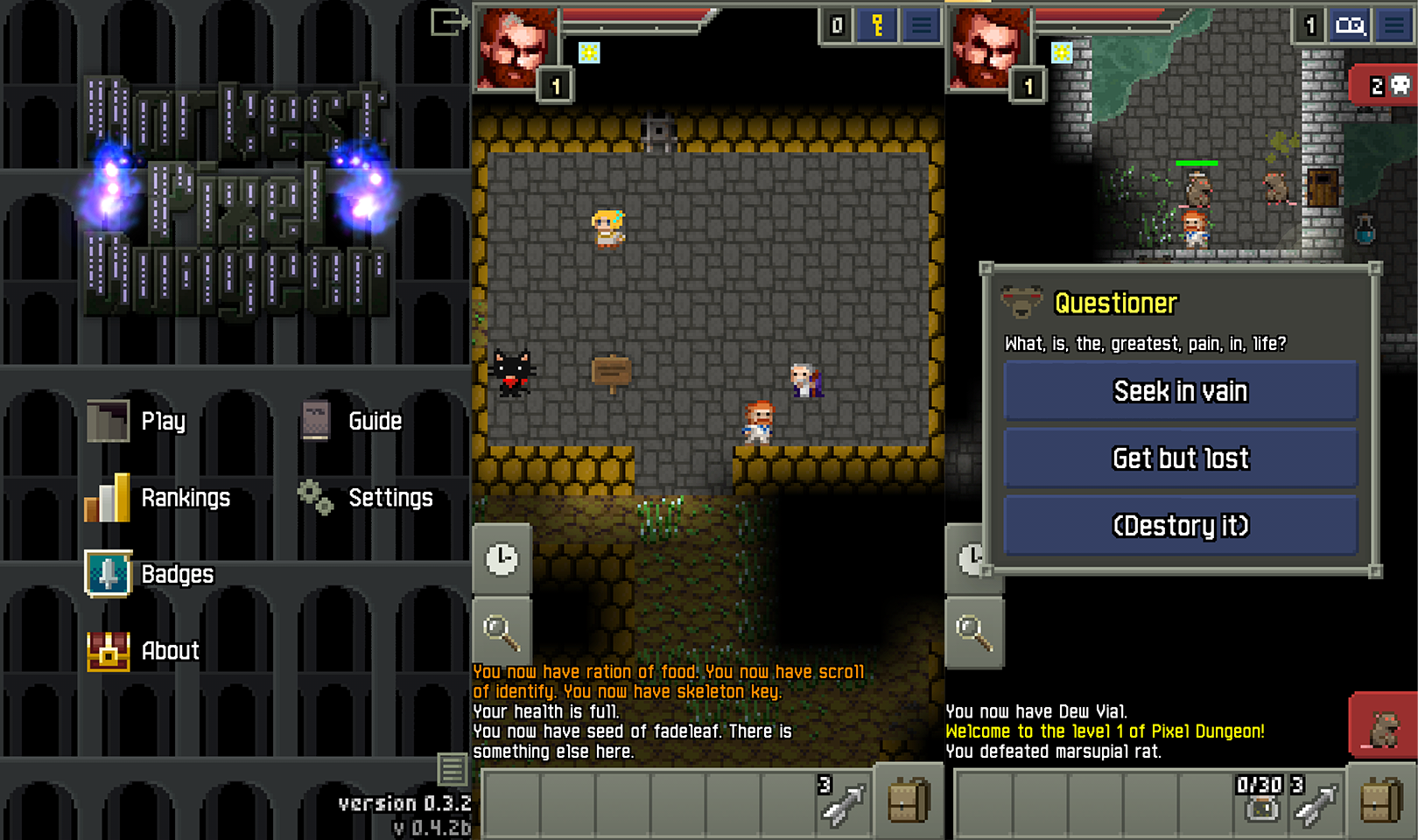Viewport: 1418px width, 840px height.
Task: Open the changelog list icon above version text
Action: pyautogui.click(x=453, y=770)
